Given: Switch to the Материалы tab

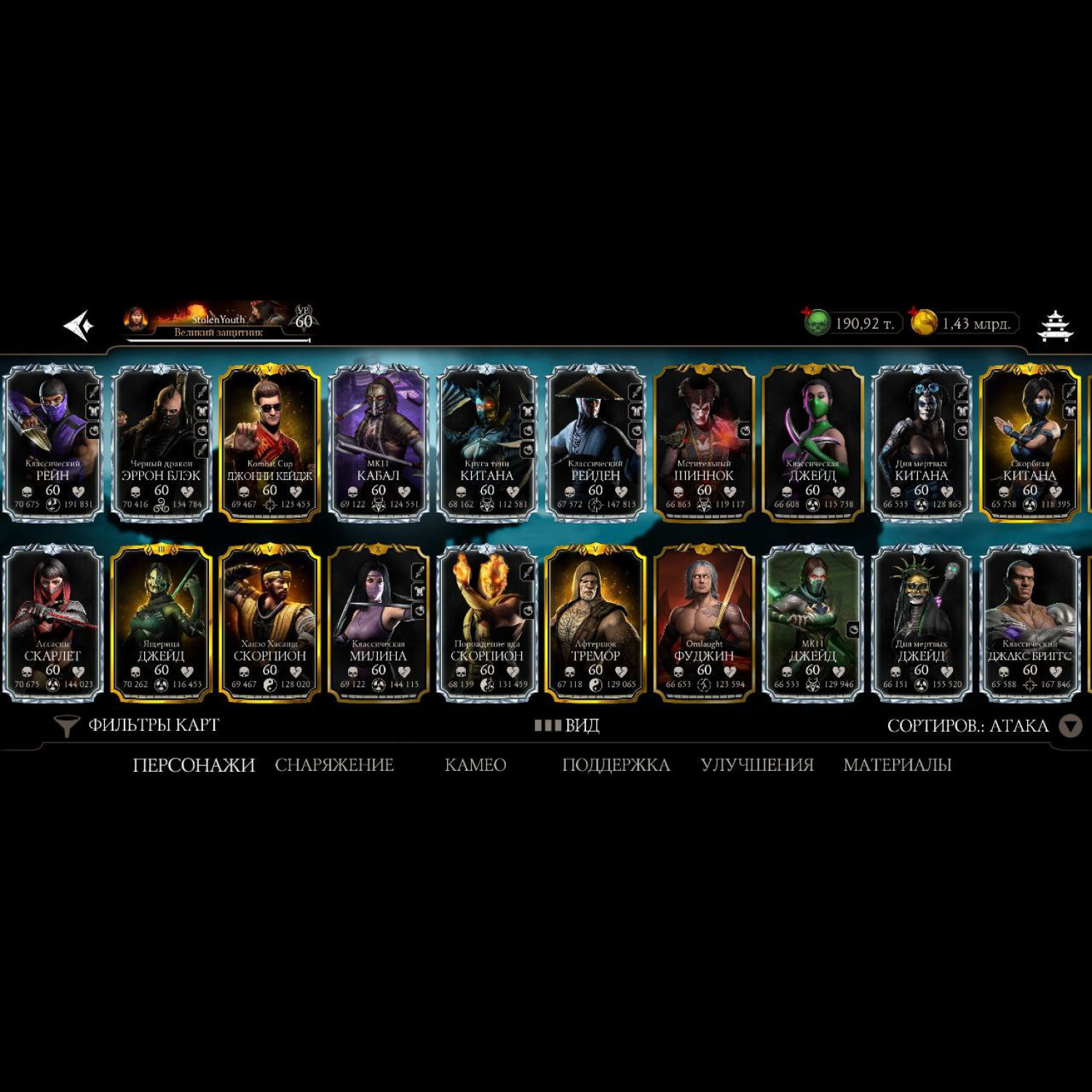Looking at the screenshot, I should pyautogui.click(x=897, y=765).
